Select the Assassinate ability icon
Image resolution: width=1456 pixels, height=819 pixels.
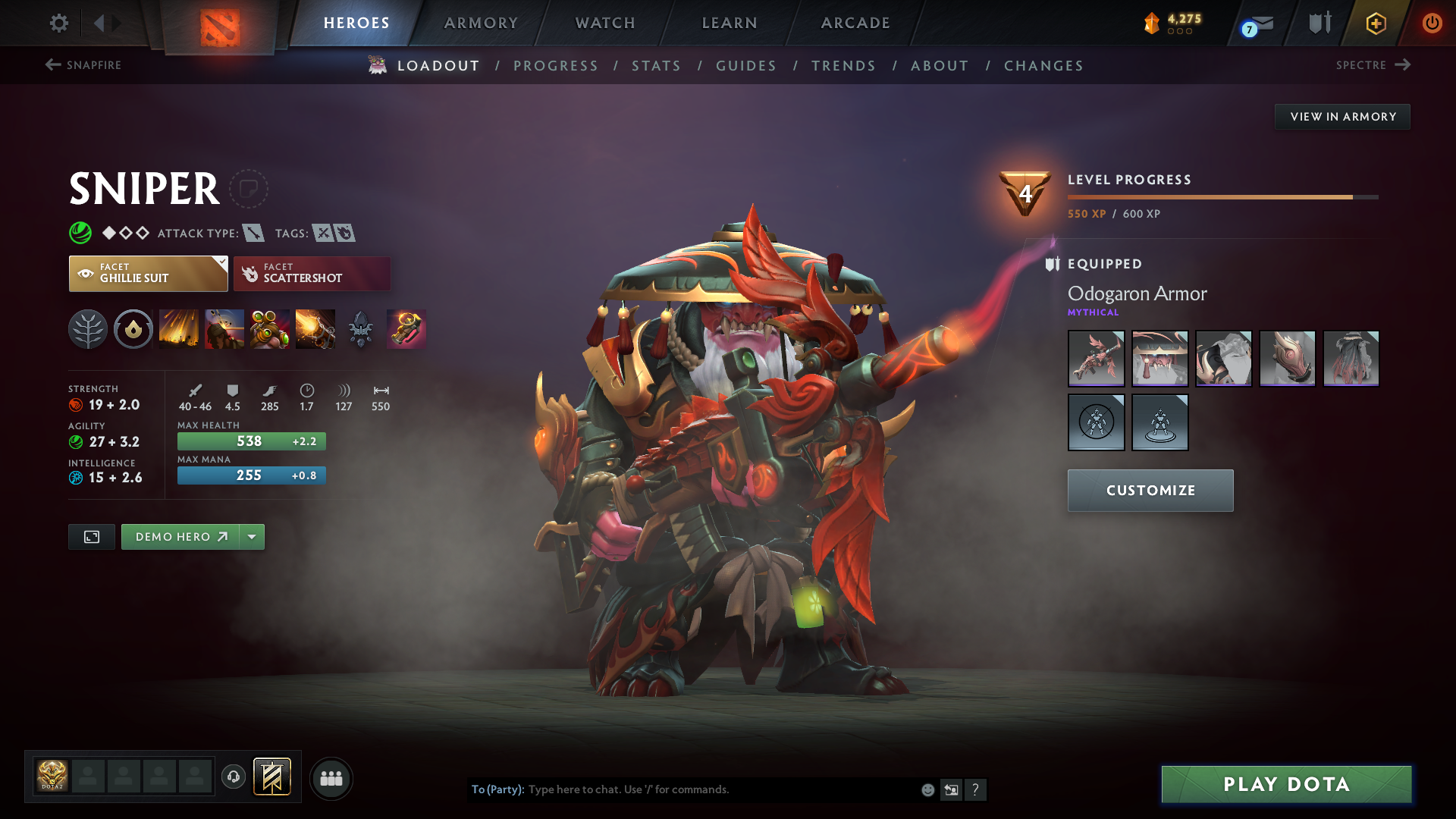315,328
